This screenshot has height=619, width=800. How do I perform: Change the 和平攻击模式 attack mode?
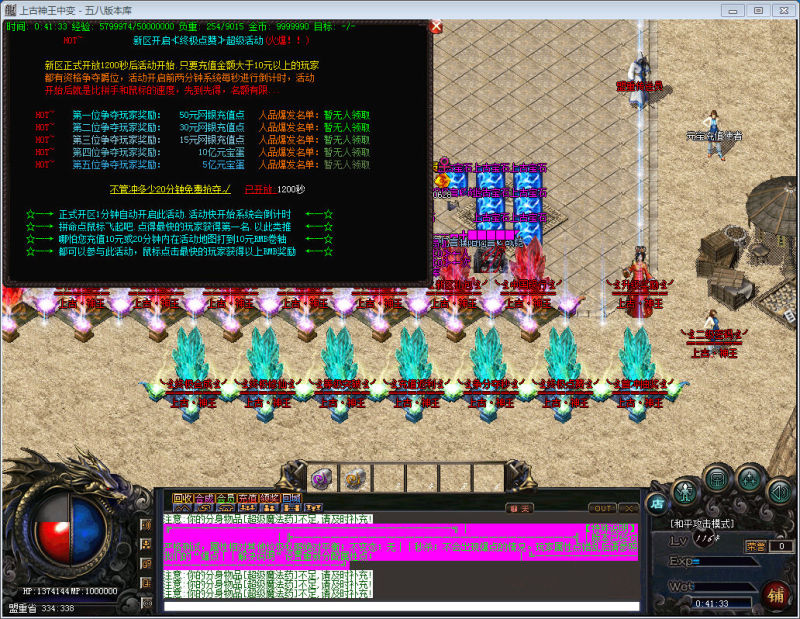click(703, 523)
